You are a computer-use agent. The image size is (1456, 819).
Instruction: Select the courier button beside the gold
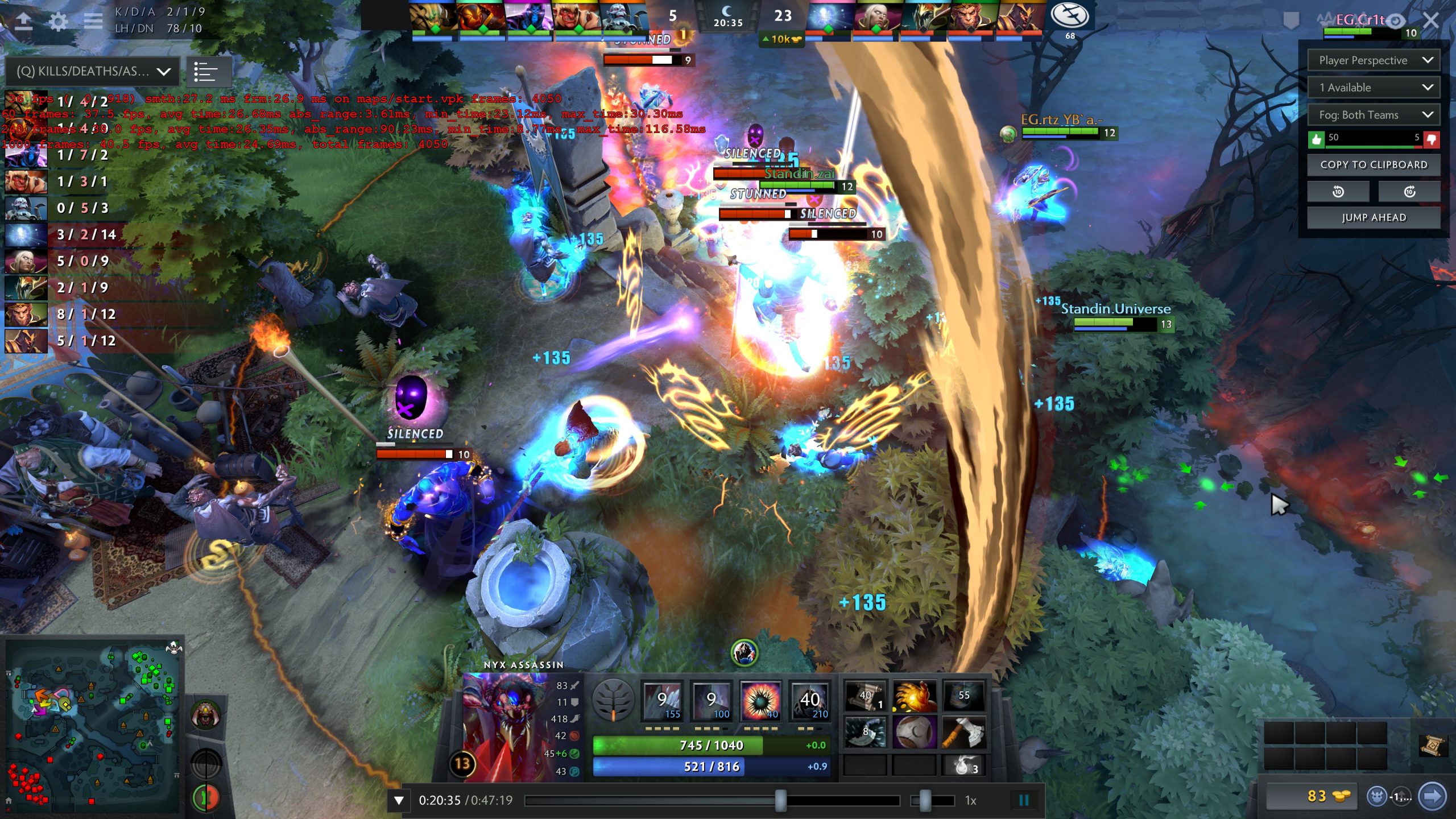point(1376,796)
